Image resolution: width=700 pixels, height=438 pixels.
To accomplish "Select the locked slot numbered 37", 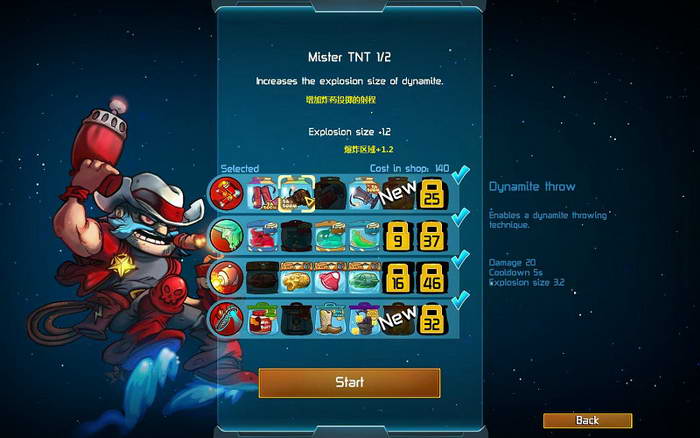I will click(x=432, y=234).
